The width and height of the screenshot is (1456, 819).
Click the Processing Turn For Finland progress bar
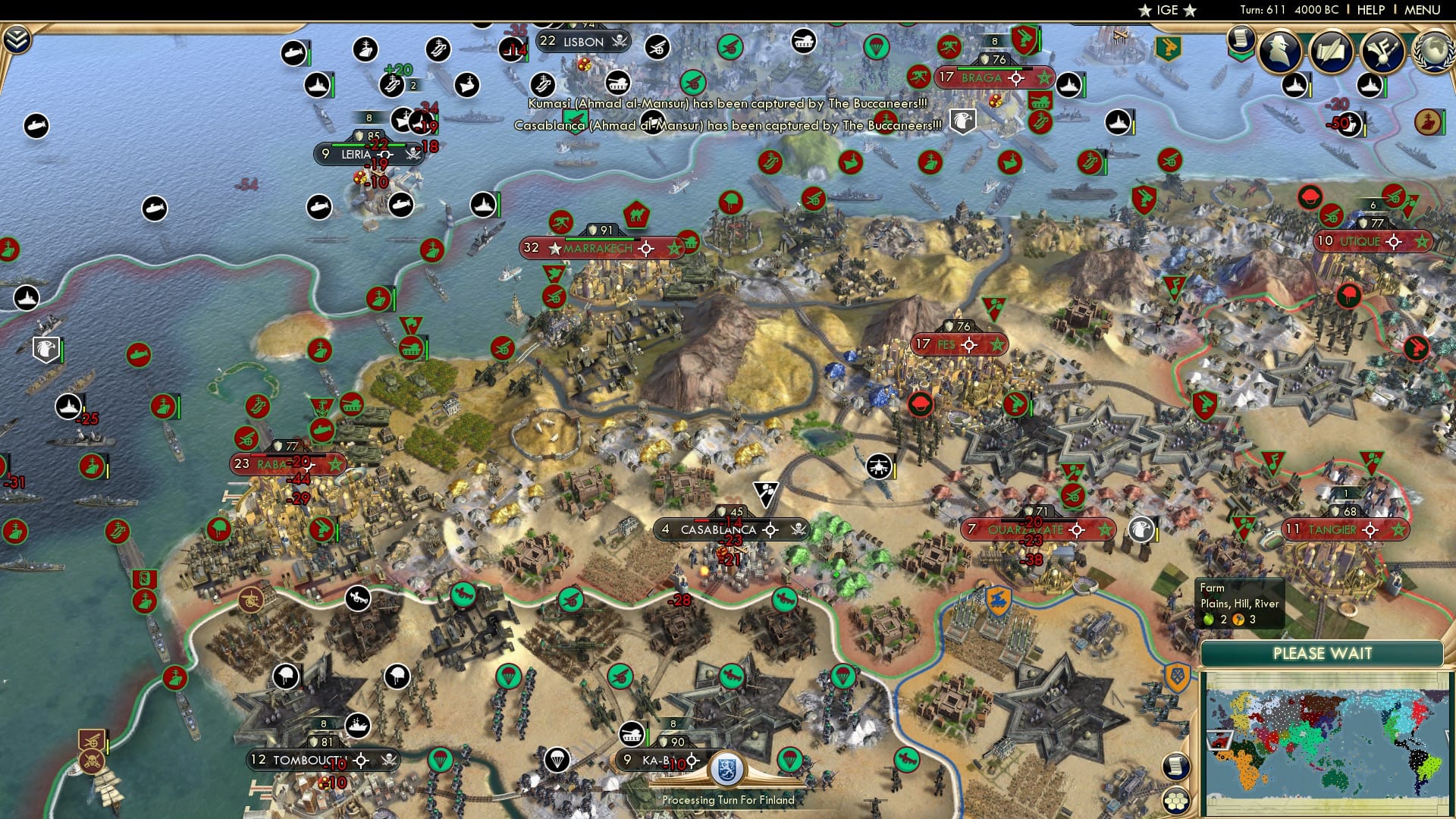(728, 800)
